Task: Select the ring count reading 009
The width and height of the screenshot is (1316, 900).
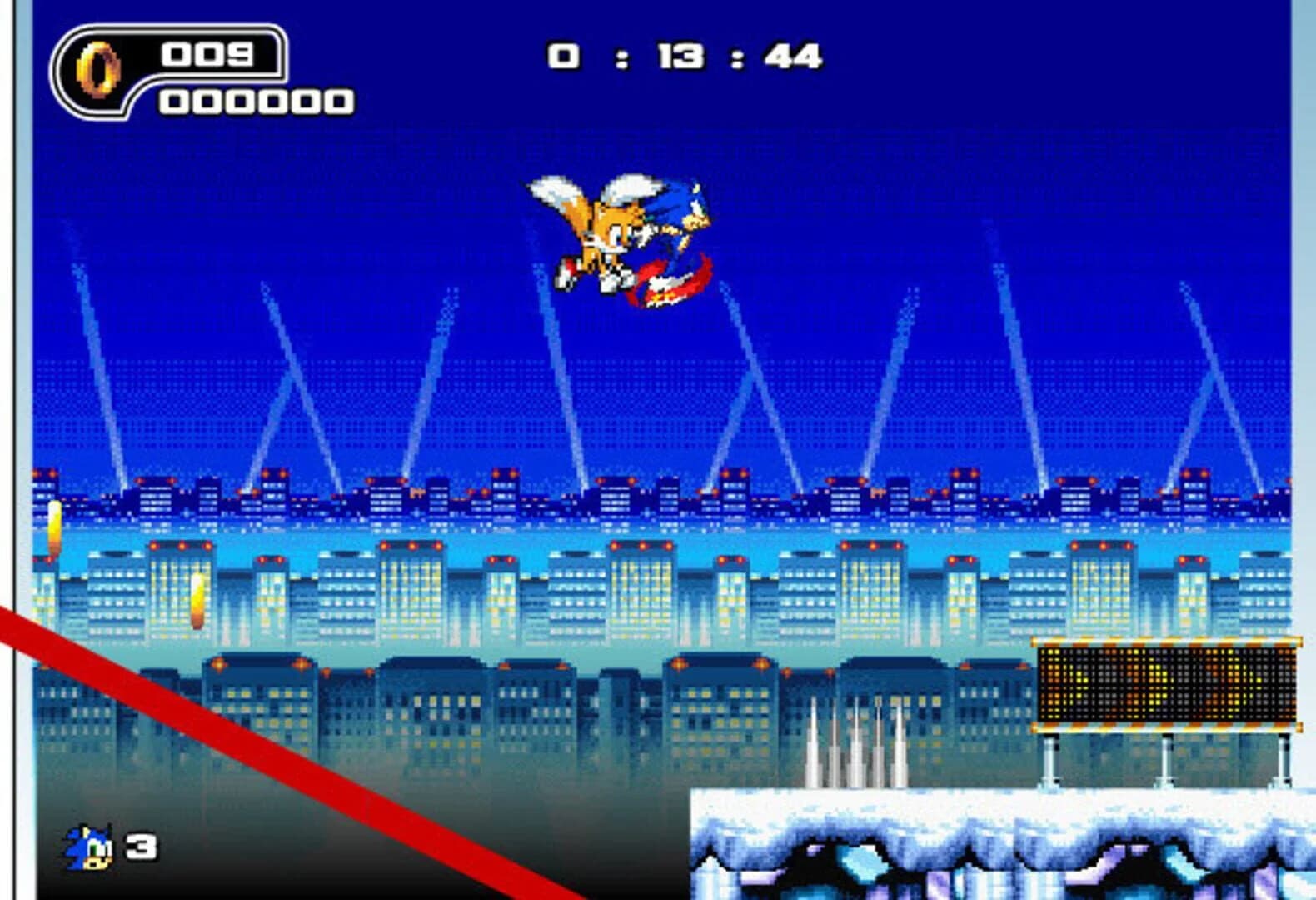Action: 212,54
